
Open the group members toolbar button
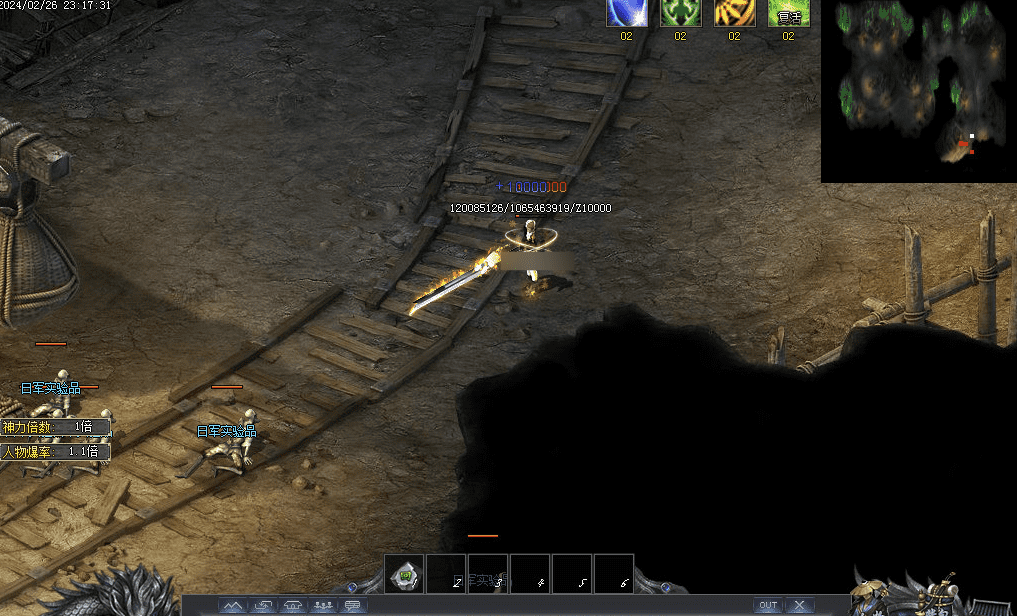323,605
